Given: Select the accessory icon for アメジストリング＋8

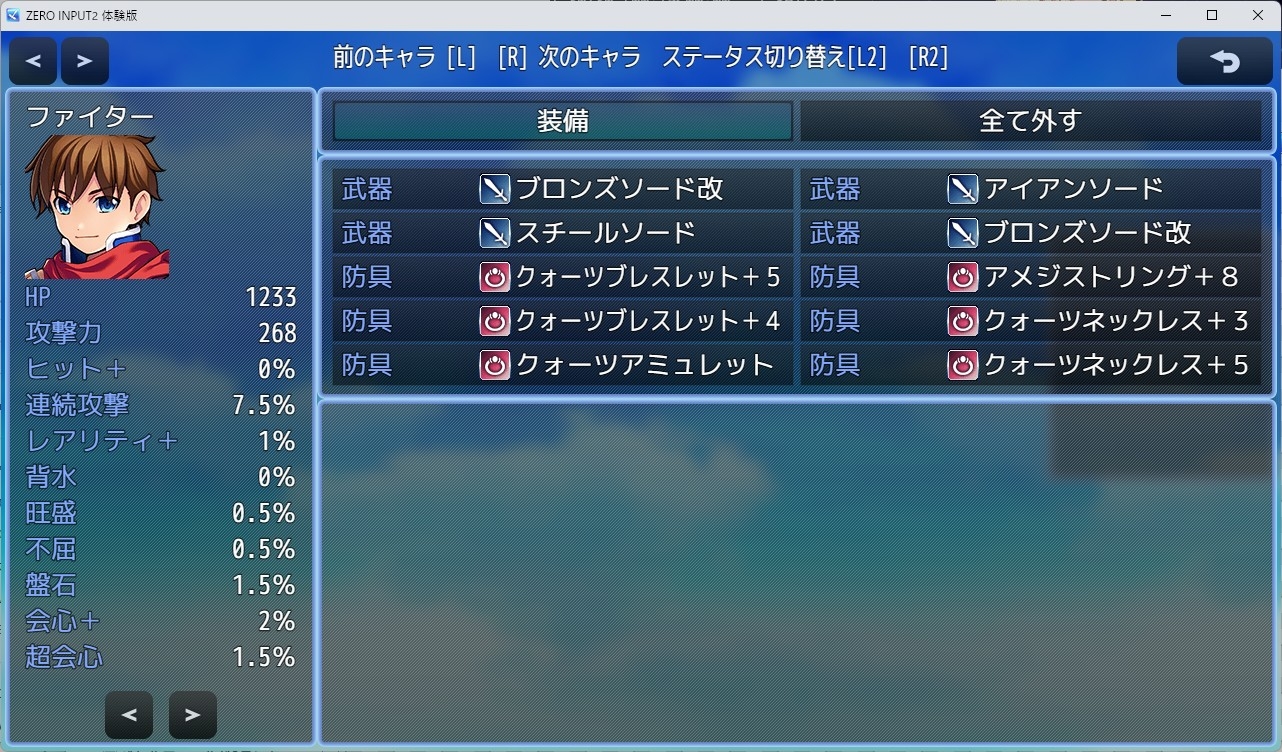Looking at the screenshot, I should [961, 276].
